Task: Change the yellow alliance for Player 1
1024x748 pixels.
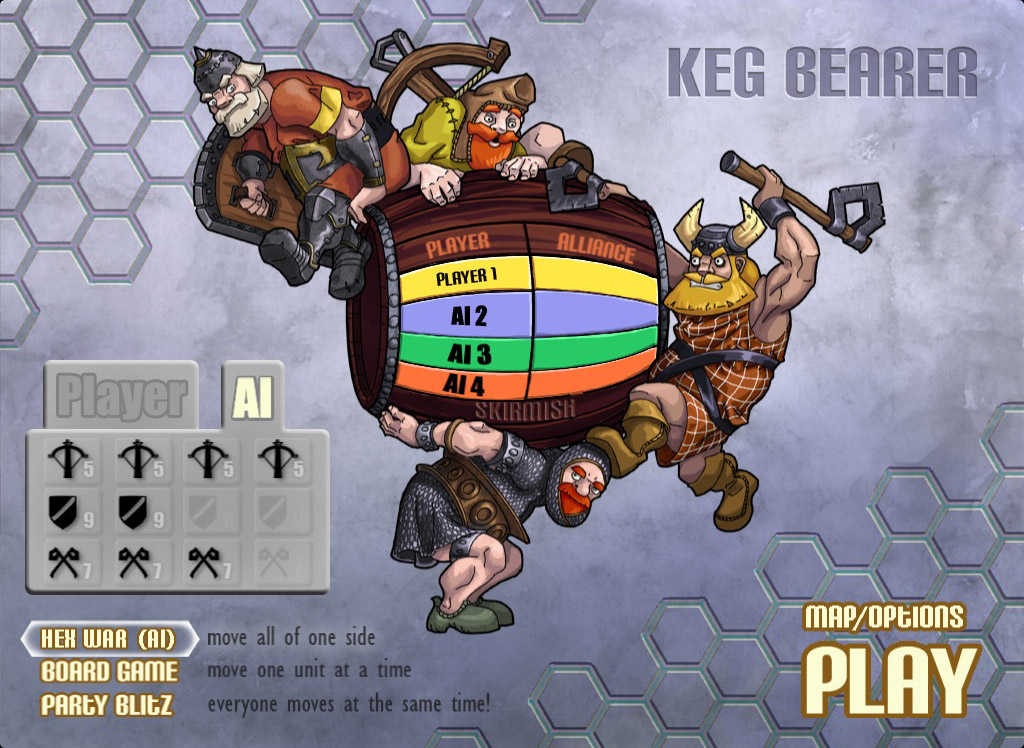Action: pos(592,277)
